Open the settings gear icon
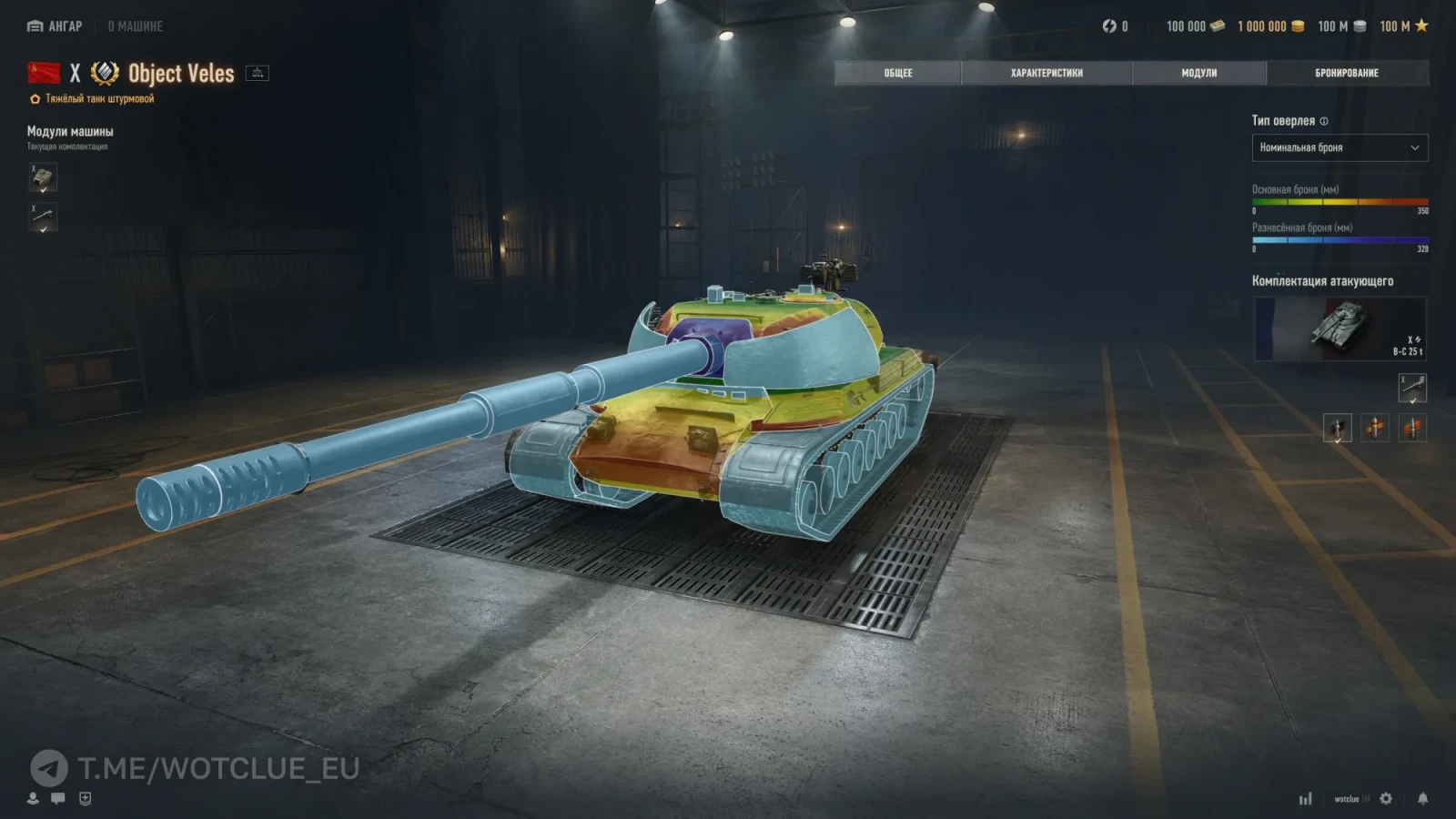The image size is (1456, 819). click(x=1386, y=798)
